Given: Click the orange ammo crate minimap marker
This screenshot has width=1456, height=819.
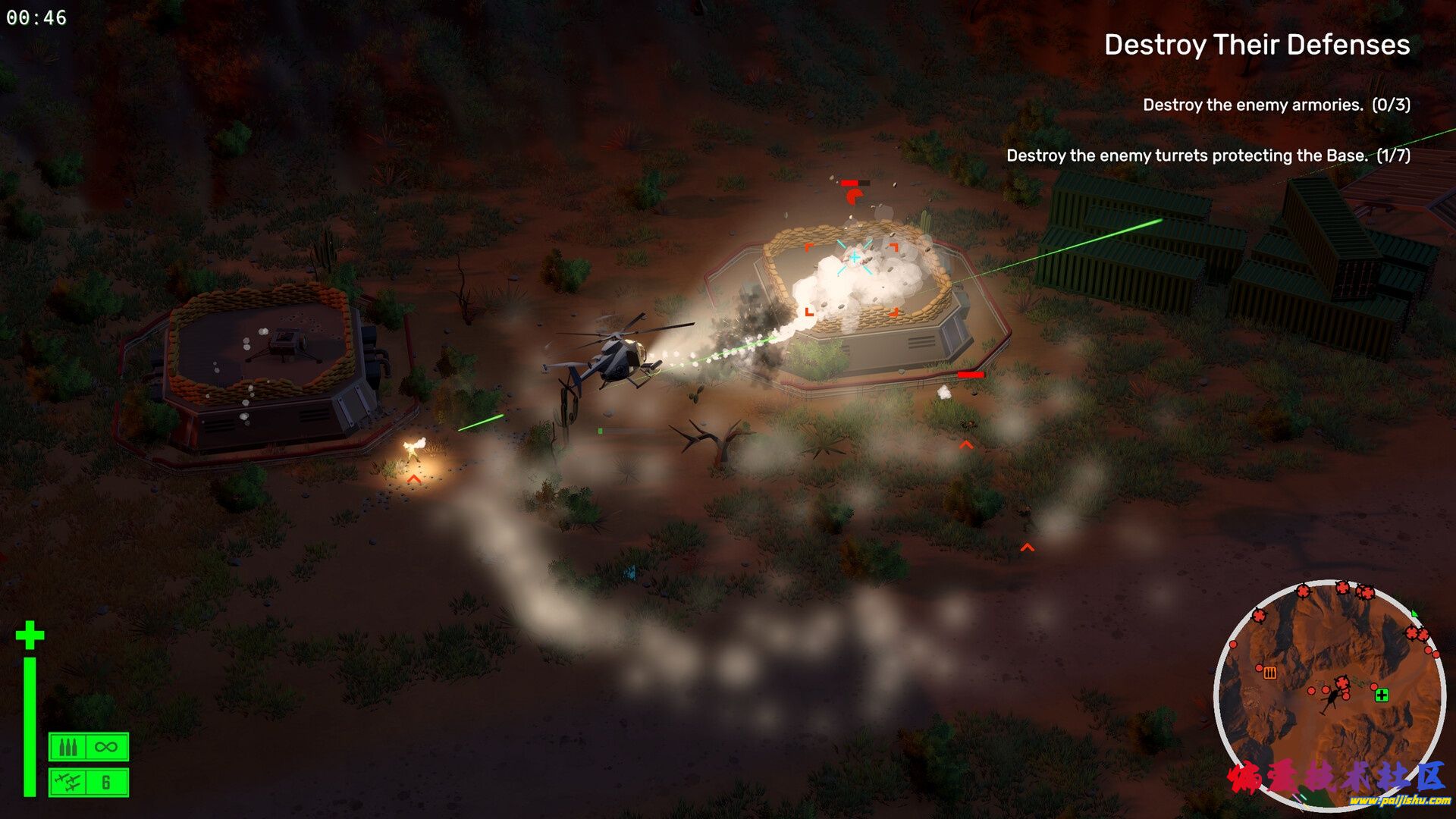Looking at the screenshot, I should pos(1270,673).
